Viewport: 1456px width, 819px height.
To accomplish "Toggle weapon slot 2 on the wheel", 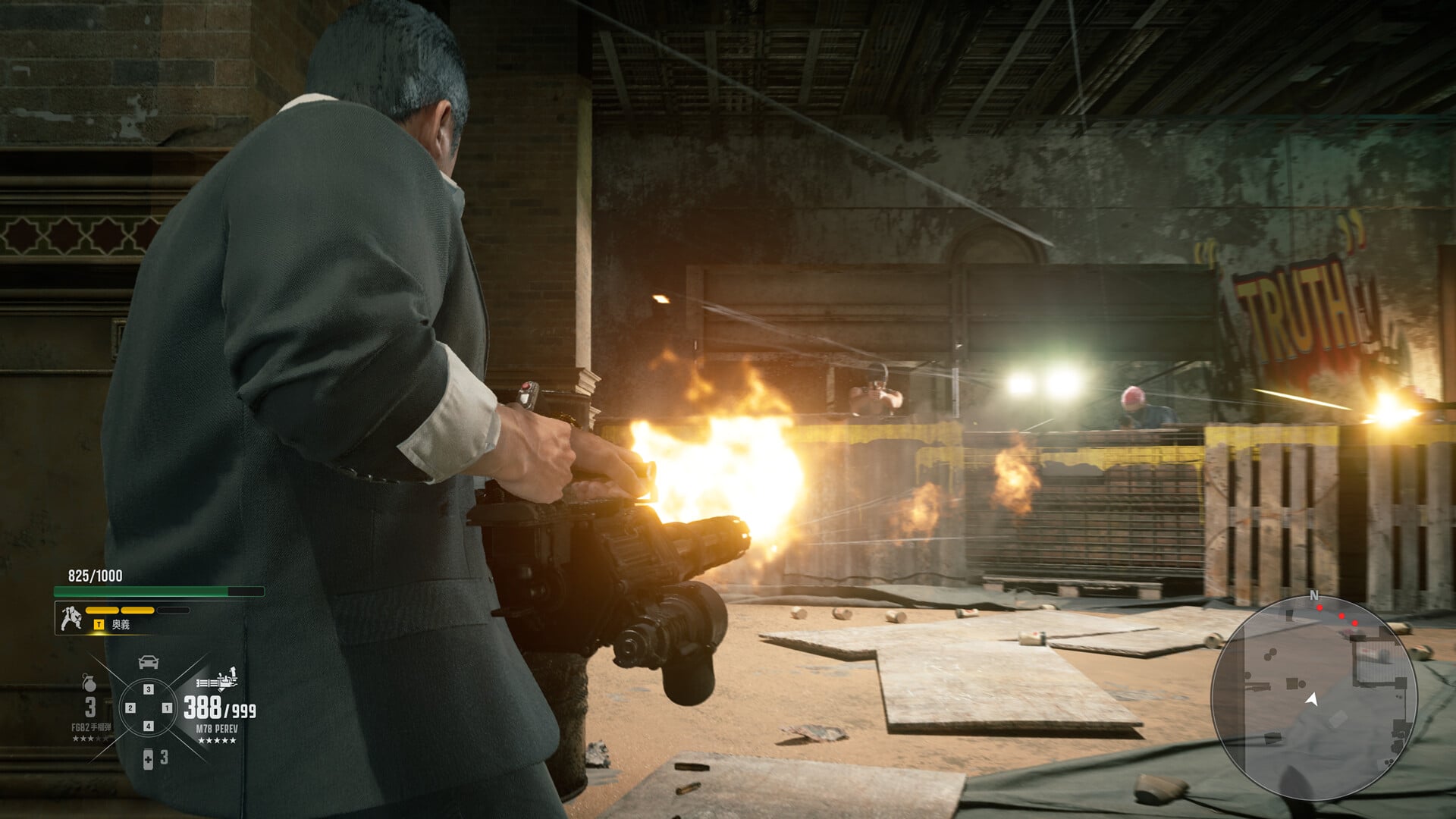I will tap(129, 708).
